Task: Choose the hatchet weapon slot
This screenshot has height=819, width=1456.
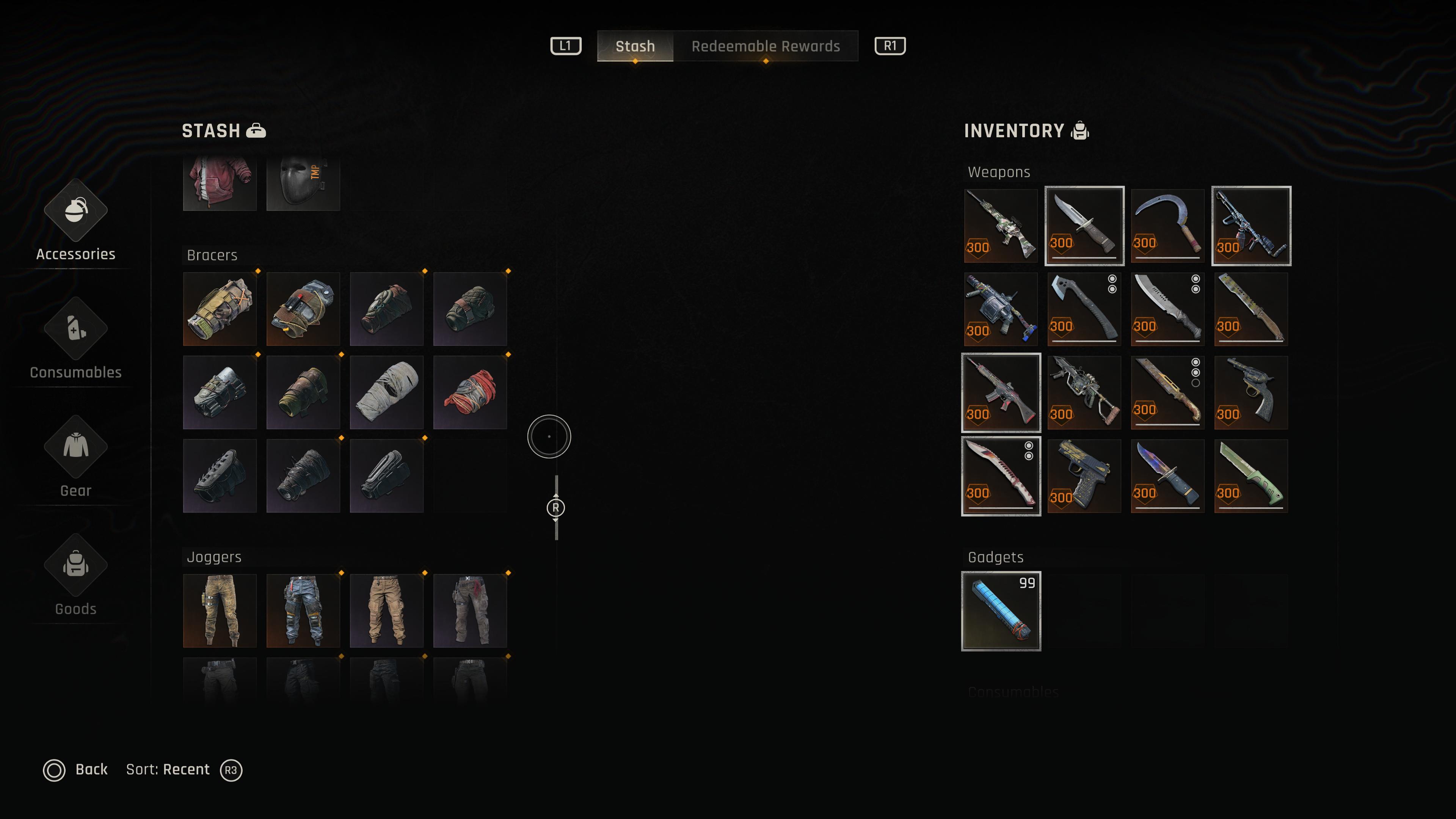Action: pyautogui.click(x=1084, y=309)
